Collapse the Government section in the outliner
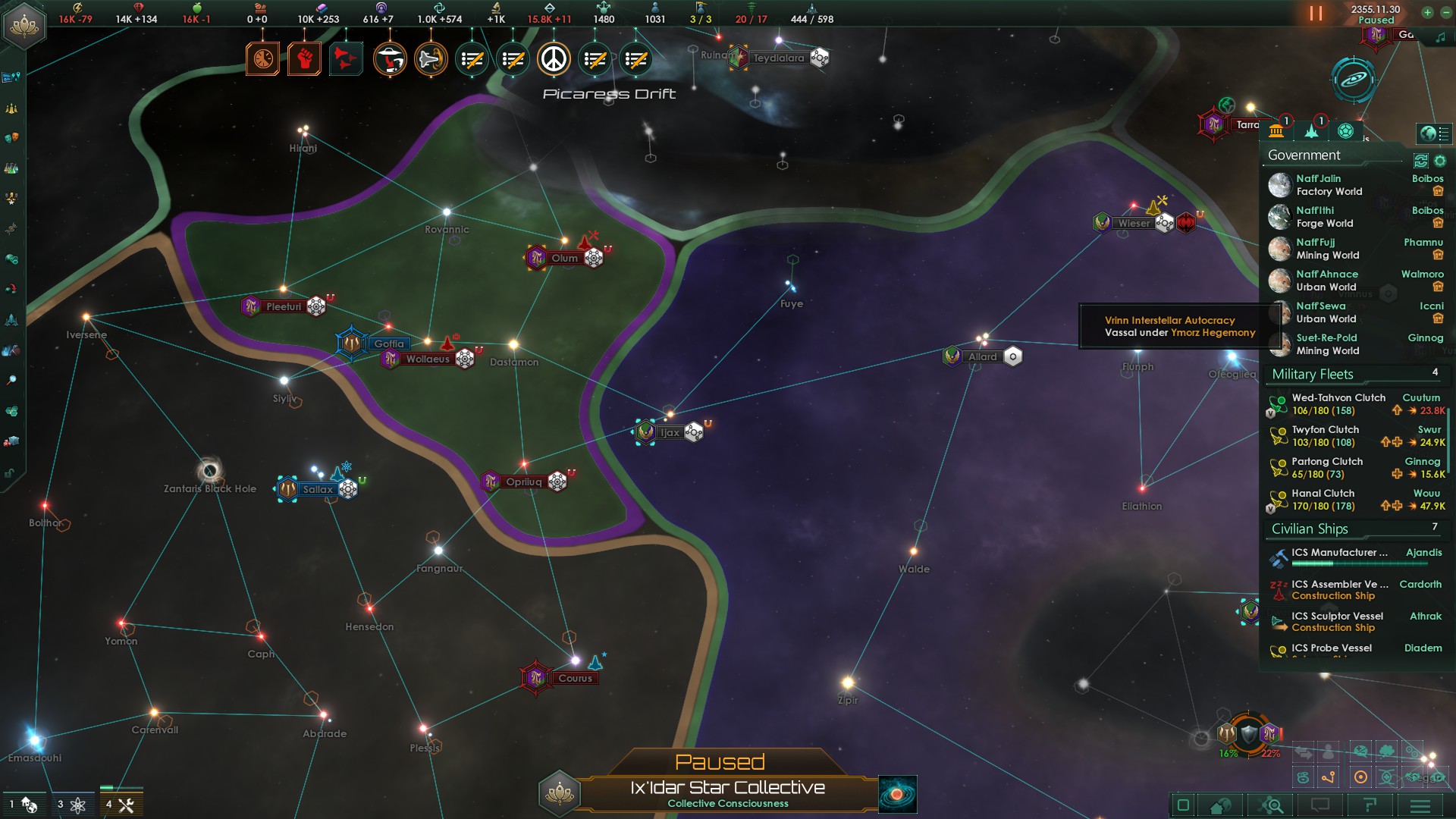This screenshot has width=1456, height=819. point(1303,155)
